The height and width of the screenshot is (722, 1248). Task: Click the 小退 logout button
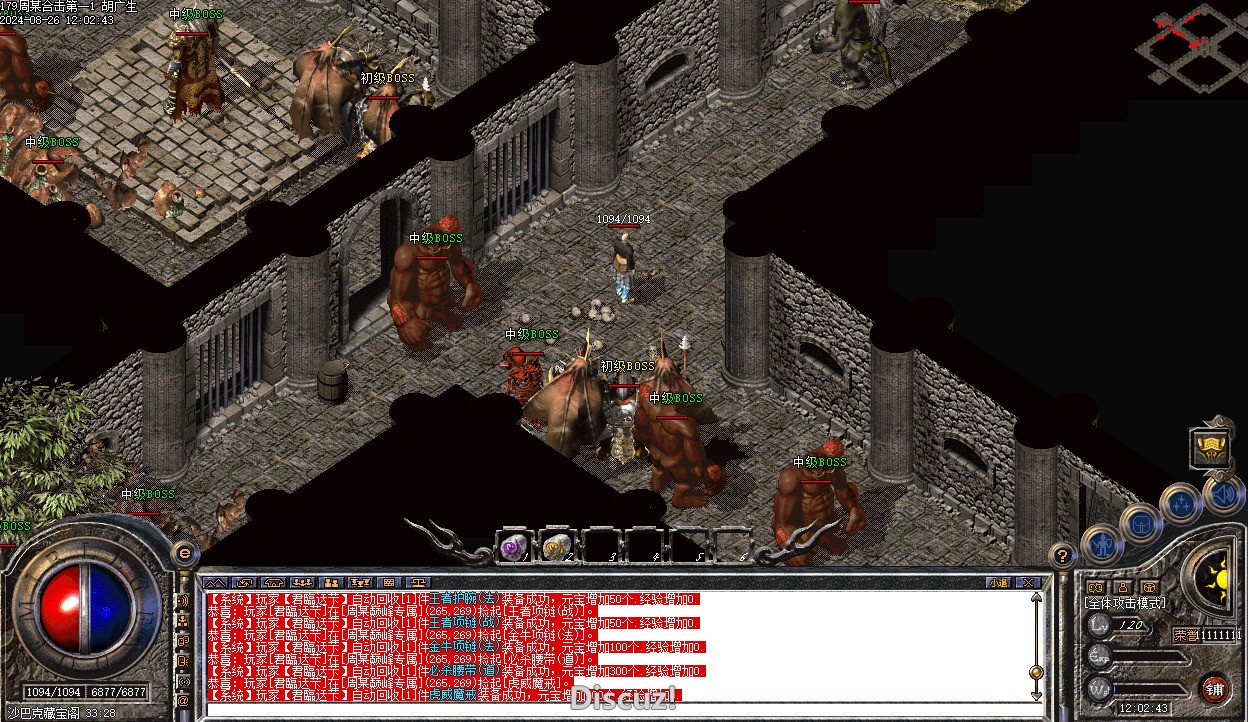[998, 582]
